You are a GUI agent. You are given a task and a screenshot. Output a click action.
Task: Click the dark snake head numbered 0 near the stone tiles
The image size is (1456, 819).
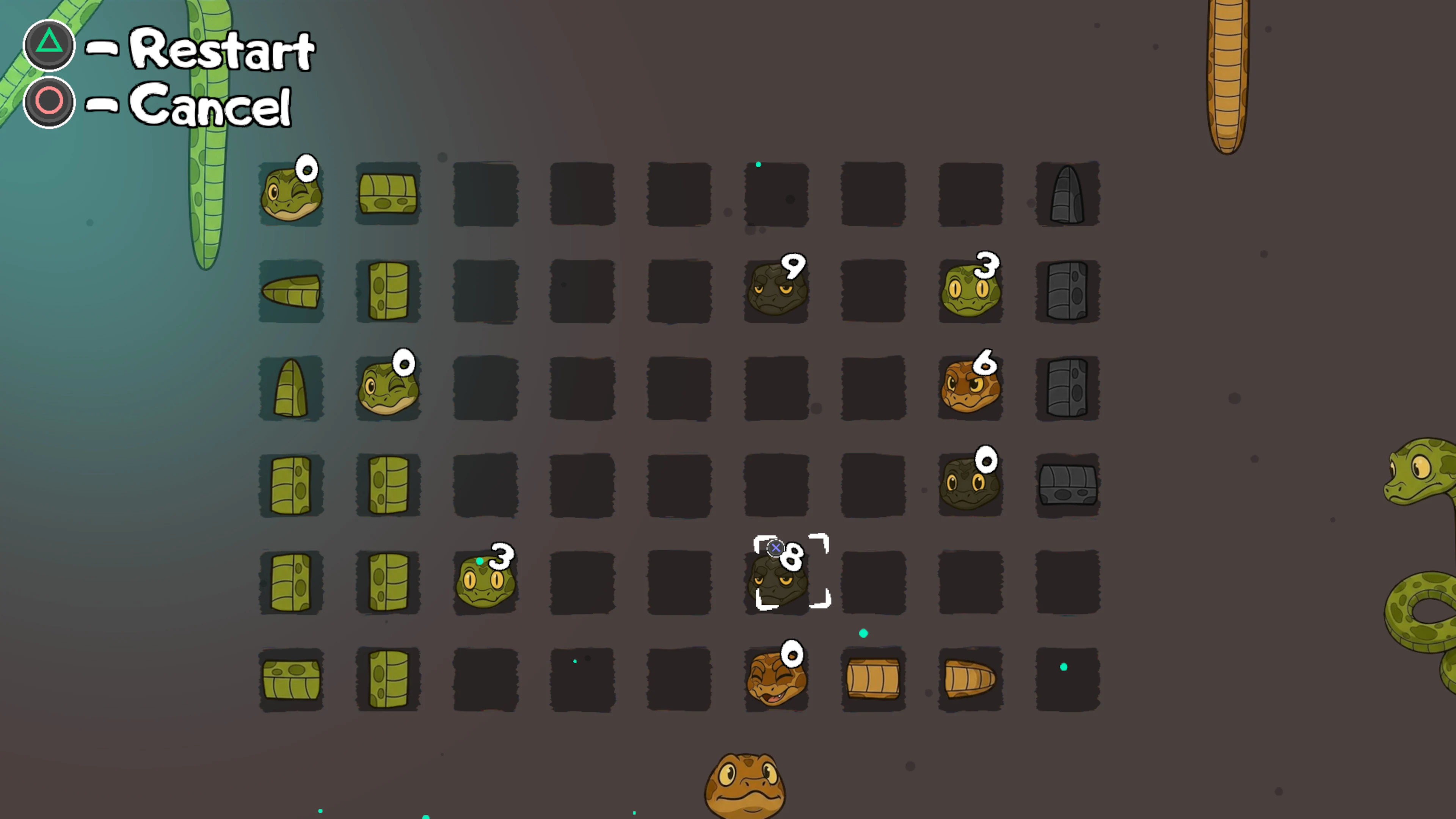click(970, 485)
